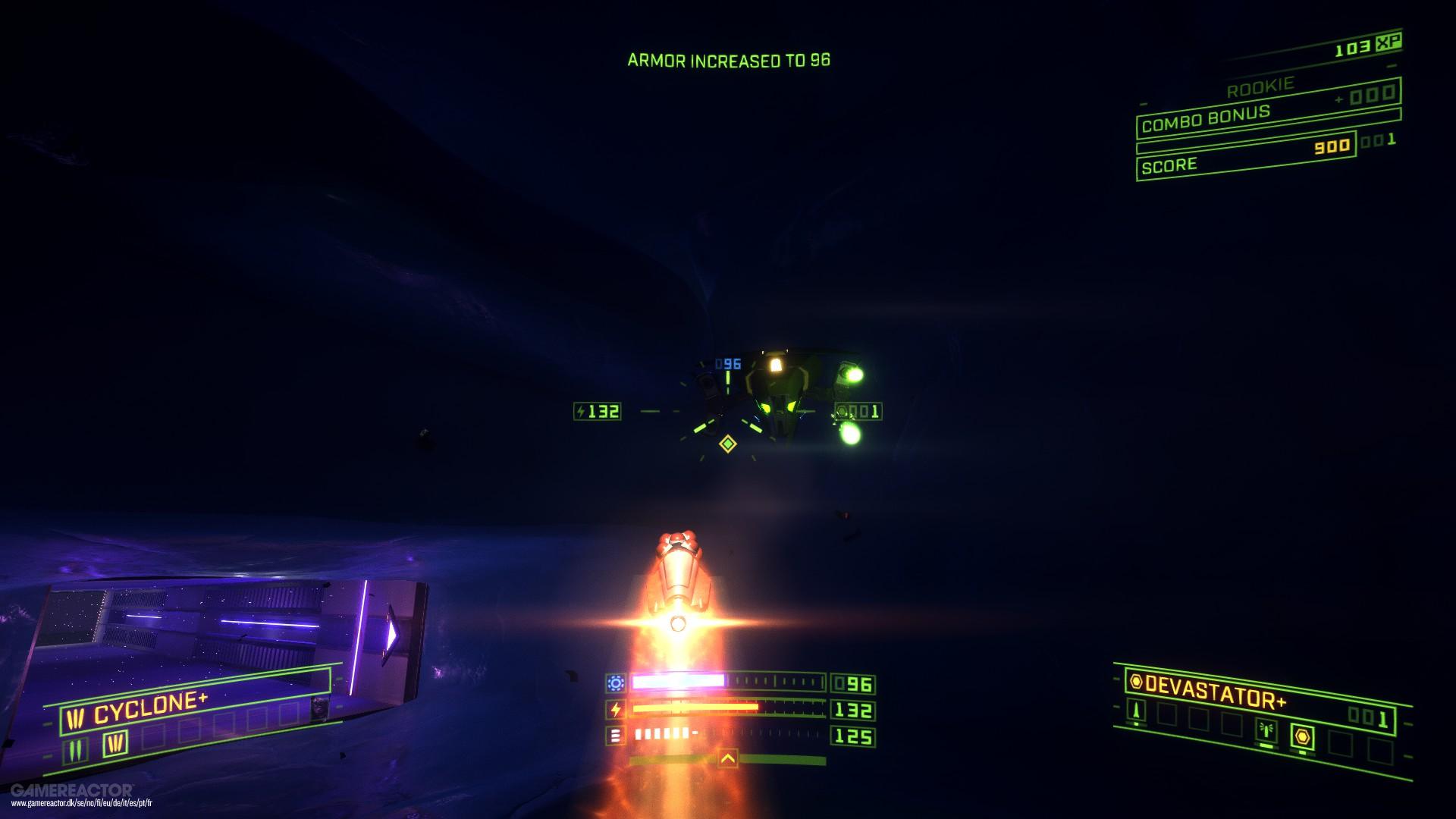
Task: Expand the upward chevron under the ammo bars
Action: tap(728, 760)
